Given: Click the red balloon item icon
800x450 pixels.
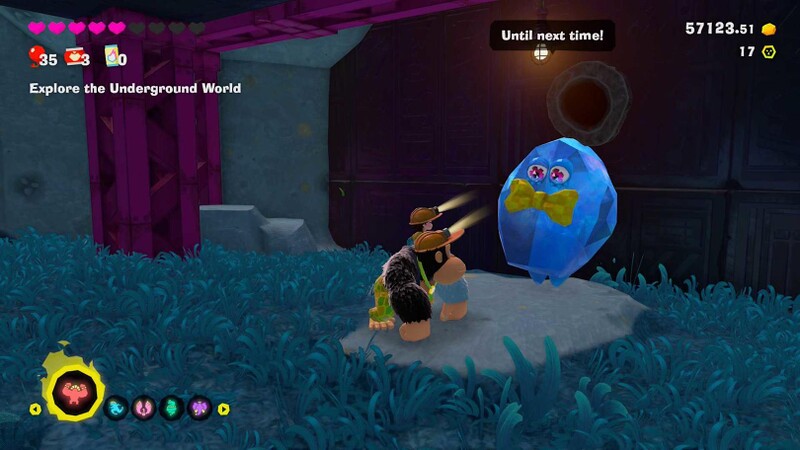Looking at the screenshot, I should coord(36,56).
